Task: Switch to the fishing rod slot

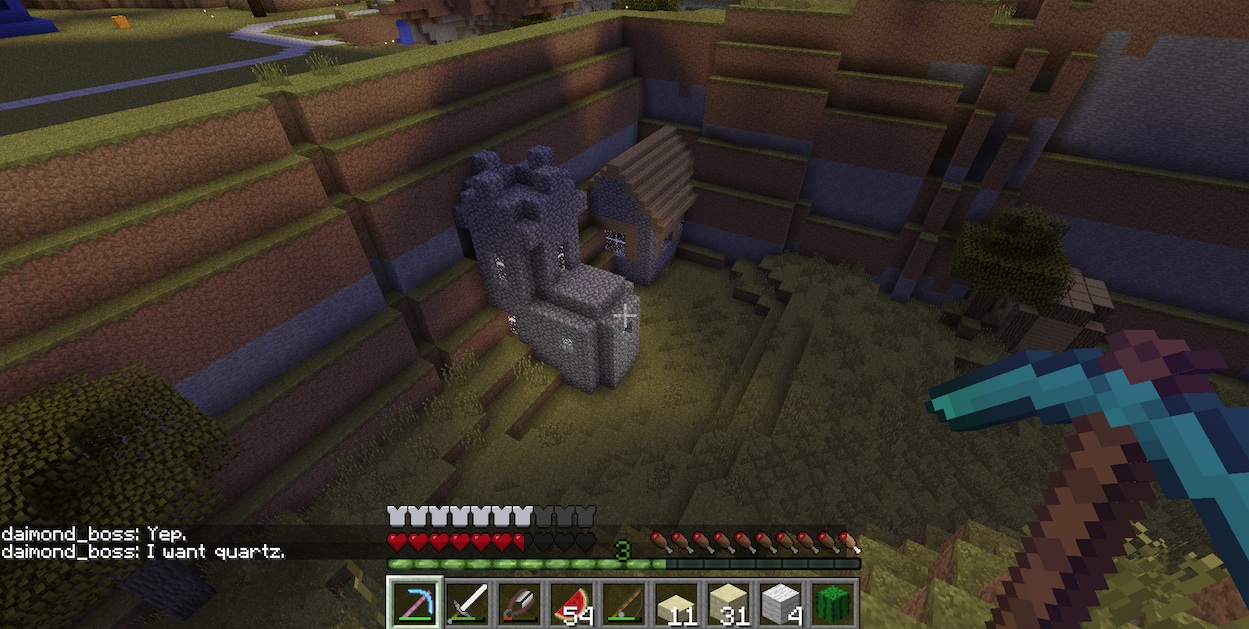Action: (622, 603)
